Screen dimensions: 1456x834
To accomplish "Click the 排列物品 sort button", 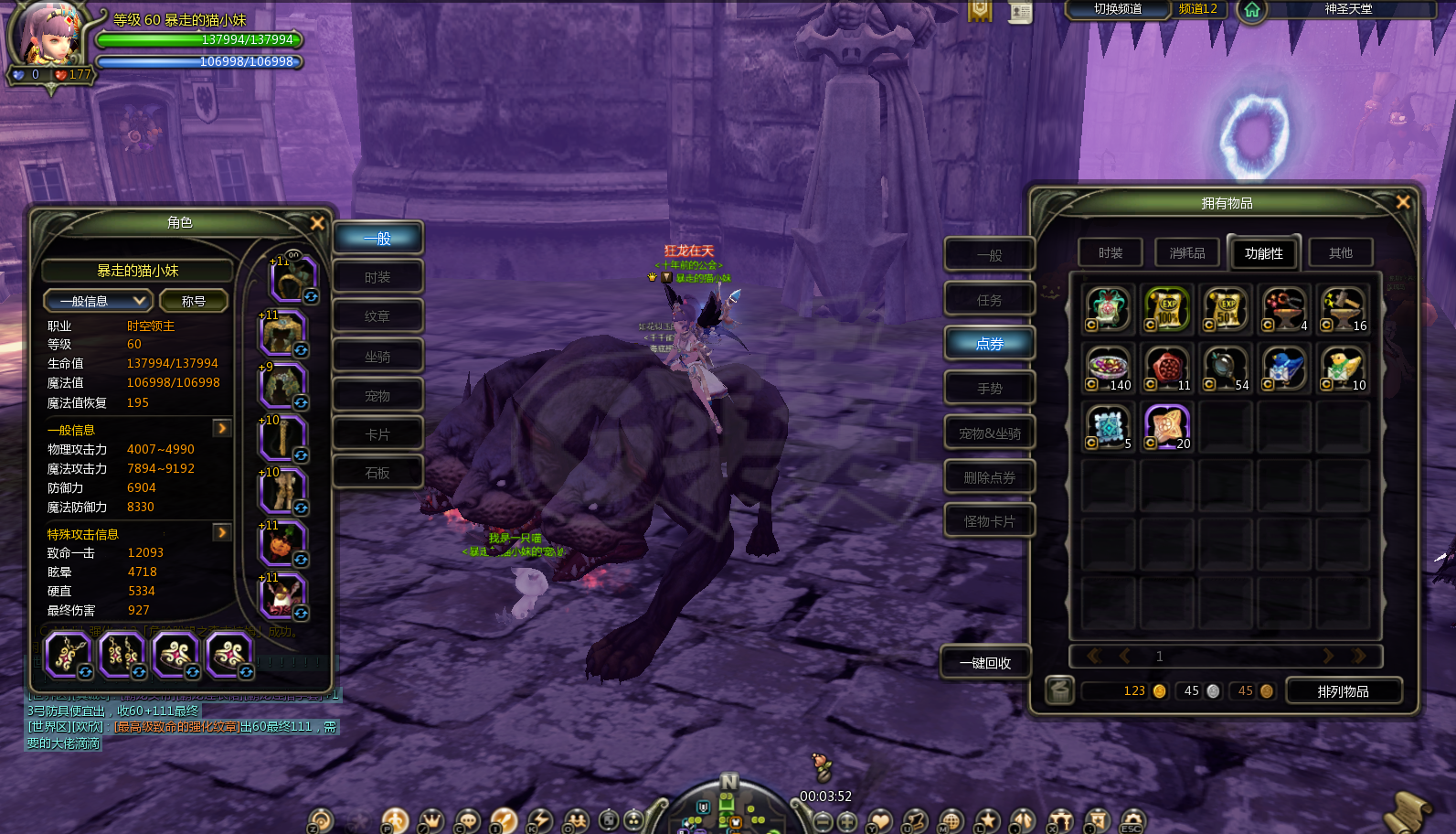I will 1343,691.
